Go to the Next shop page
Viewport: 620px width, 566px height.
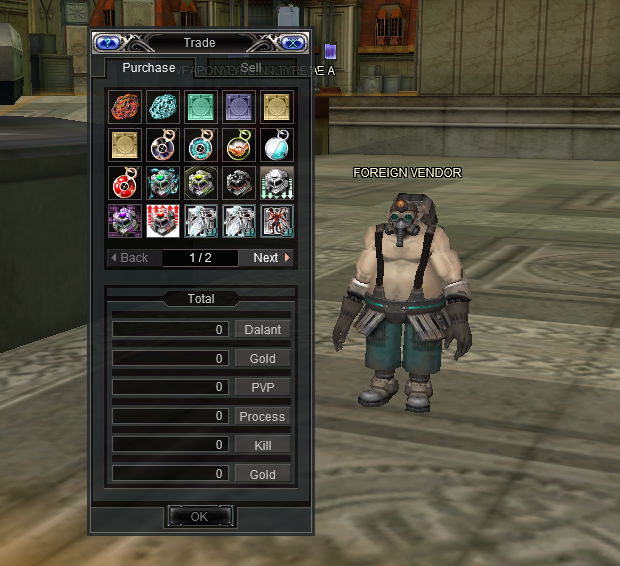click(x=270, y=257)
